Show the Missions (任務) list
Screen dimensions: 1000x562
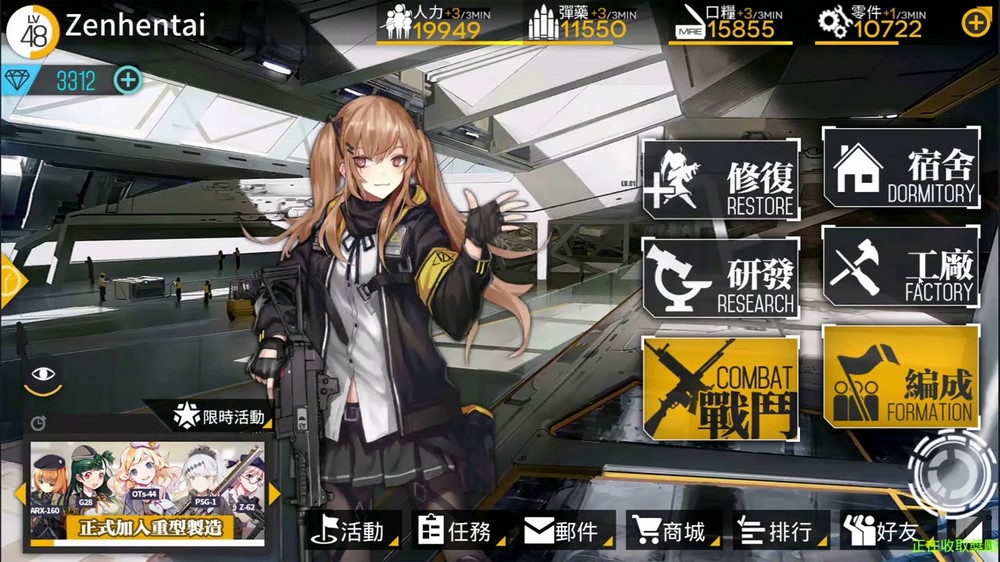click(457, 532)
